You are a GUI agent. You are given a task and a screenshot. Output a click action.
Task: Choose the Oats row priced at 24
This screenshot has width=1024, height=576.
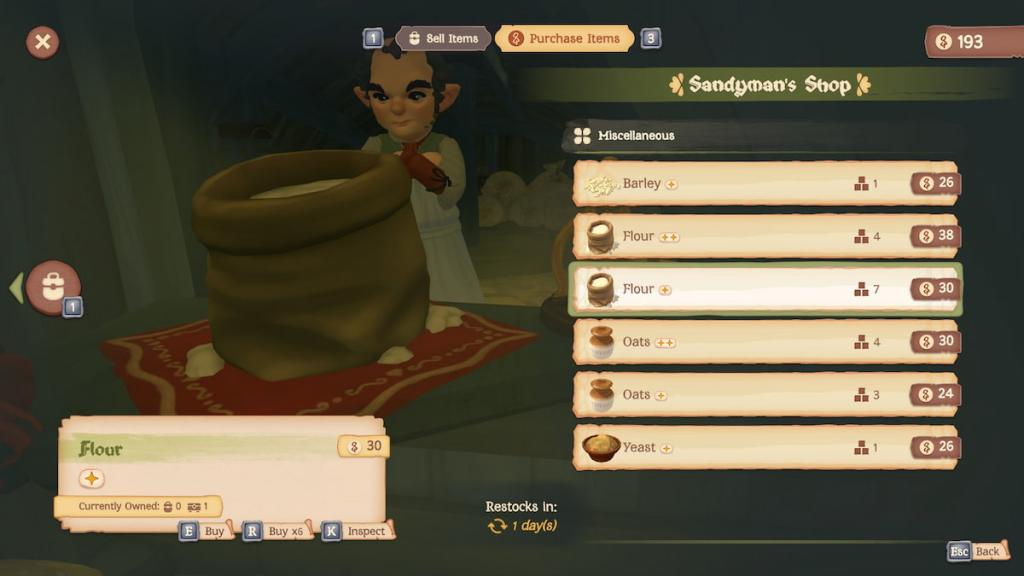pos(765,395)
